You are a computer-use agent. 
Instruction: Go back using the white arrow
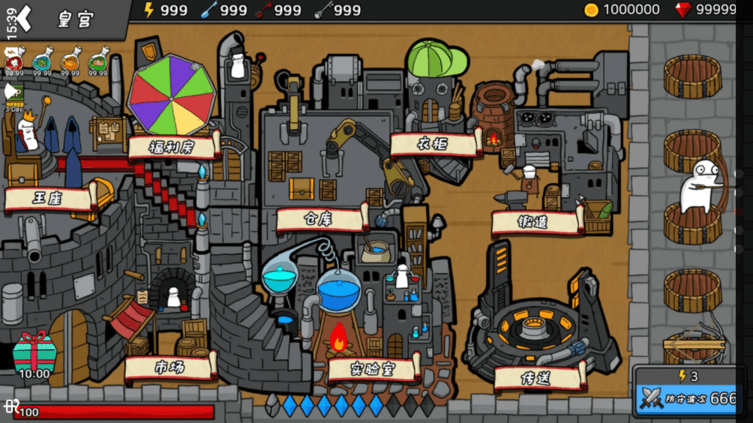click(x=20, y=17)
